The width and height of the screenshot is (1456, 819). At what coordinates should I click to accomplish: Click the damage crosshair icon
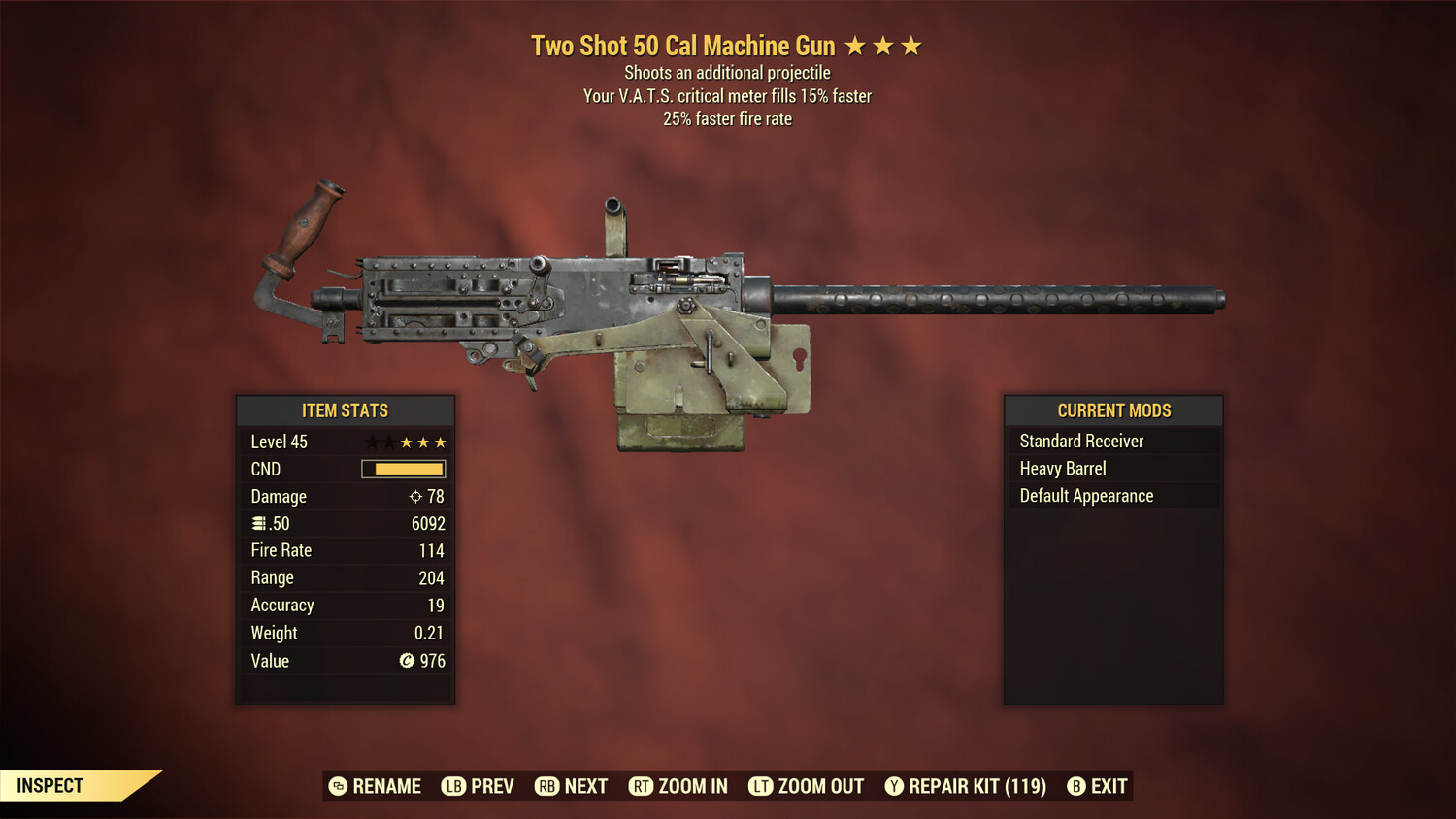(x=414, y=496)
